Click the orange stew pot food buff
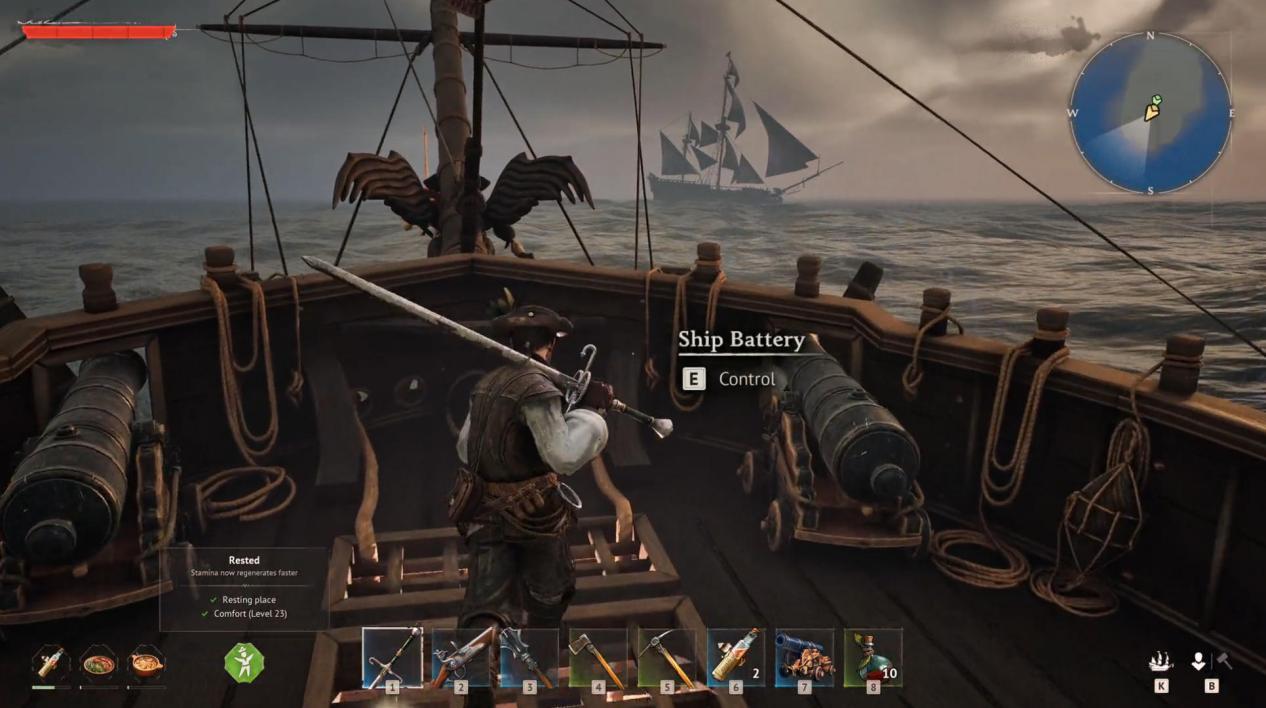The image size is (1266, 708). click(146, 662)
